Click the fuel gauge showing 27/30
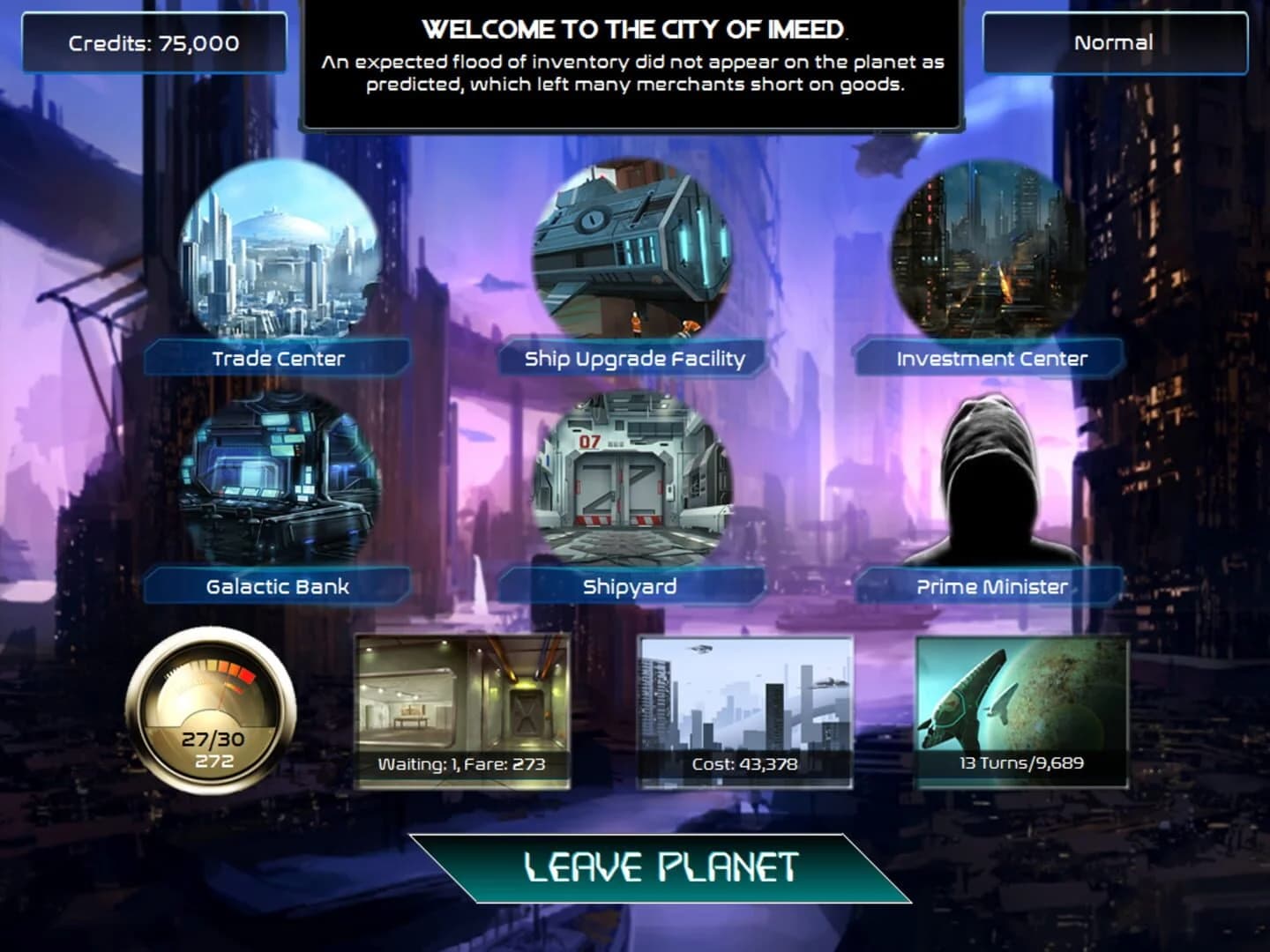 [209, 710]
